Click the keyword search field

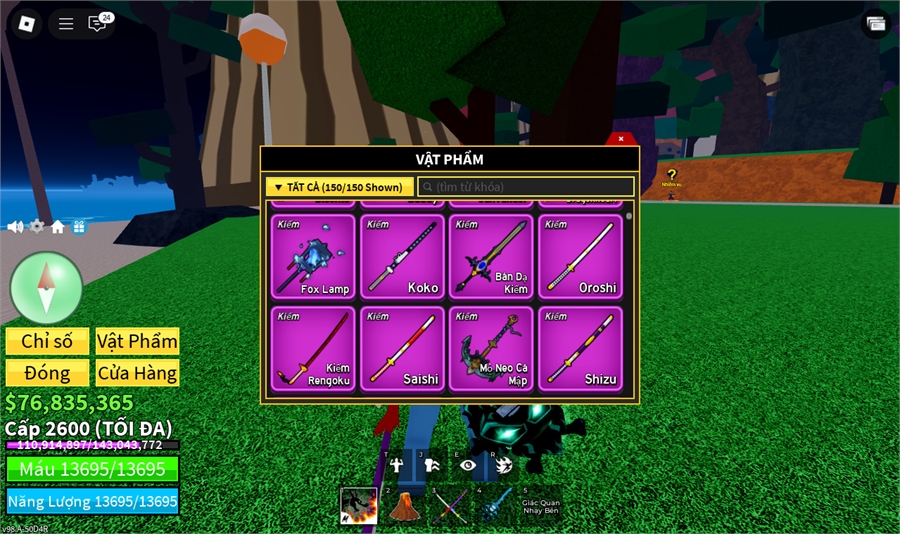pos(526,187)
